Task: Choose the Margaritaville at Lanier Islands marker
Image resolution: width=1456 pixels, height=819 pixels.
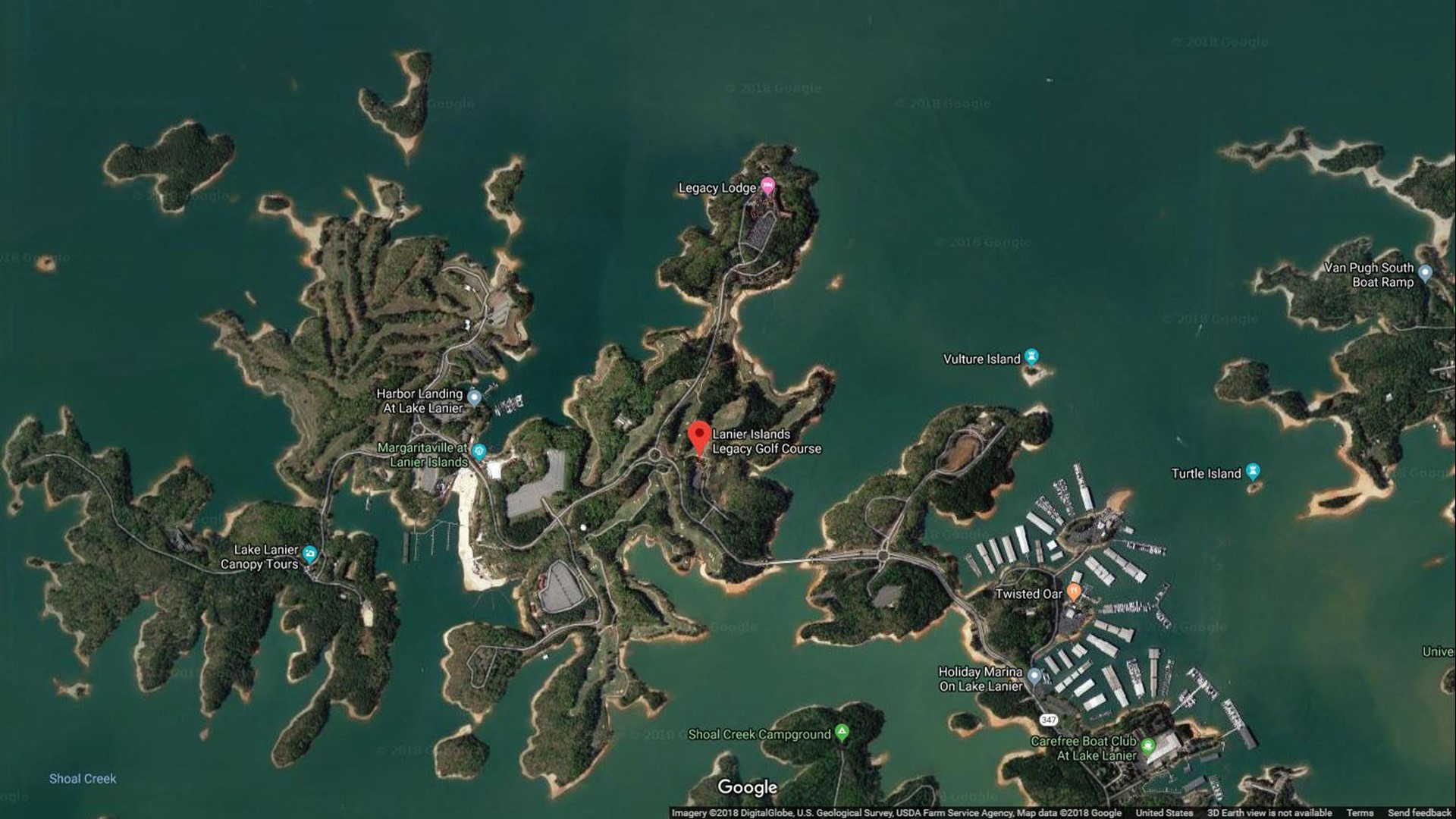Action: tap(479, 453)
